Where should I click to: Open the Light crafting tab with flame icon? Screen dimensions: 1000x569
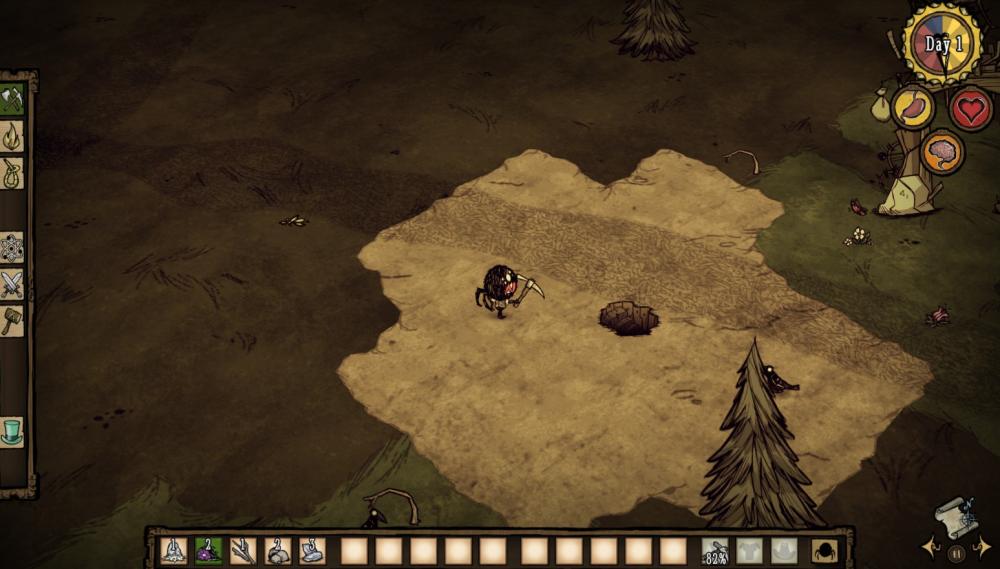pyautogui.click(x=12, y=135)
